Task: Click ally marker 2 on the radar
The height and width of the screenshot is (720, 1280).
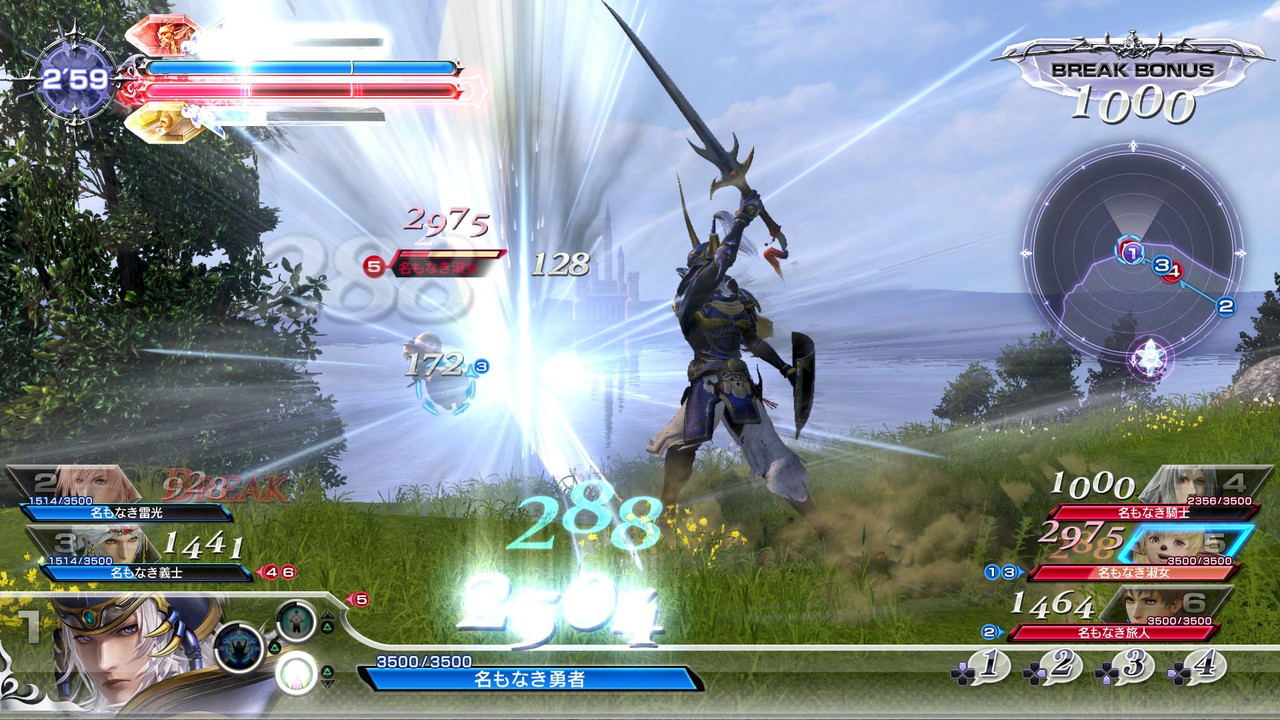Action: coord(1226,307)
